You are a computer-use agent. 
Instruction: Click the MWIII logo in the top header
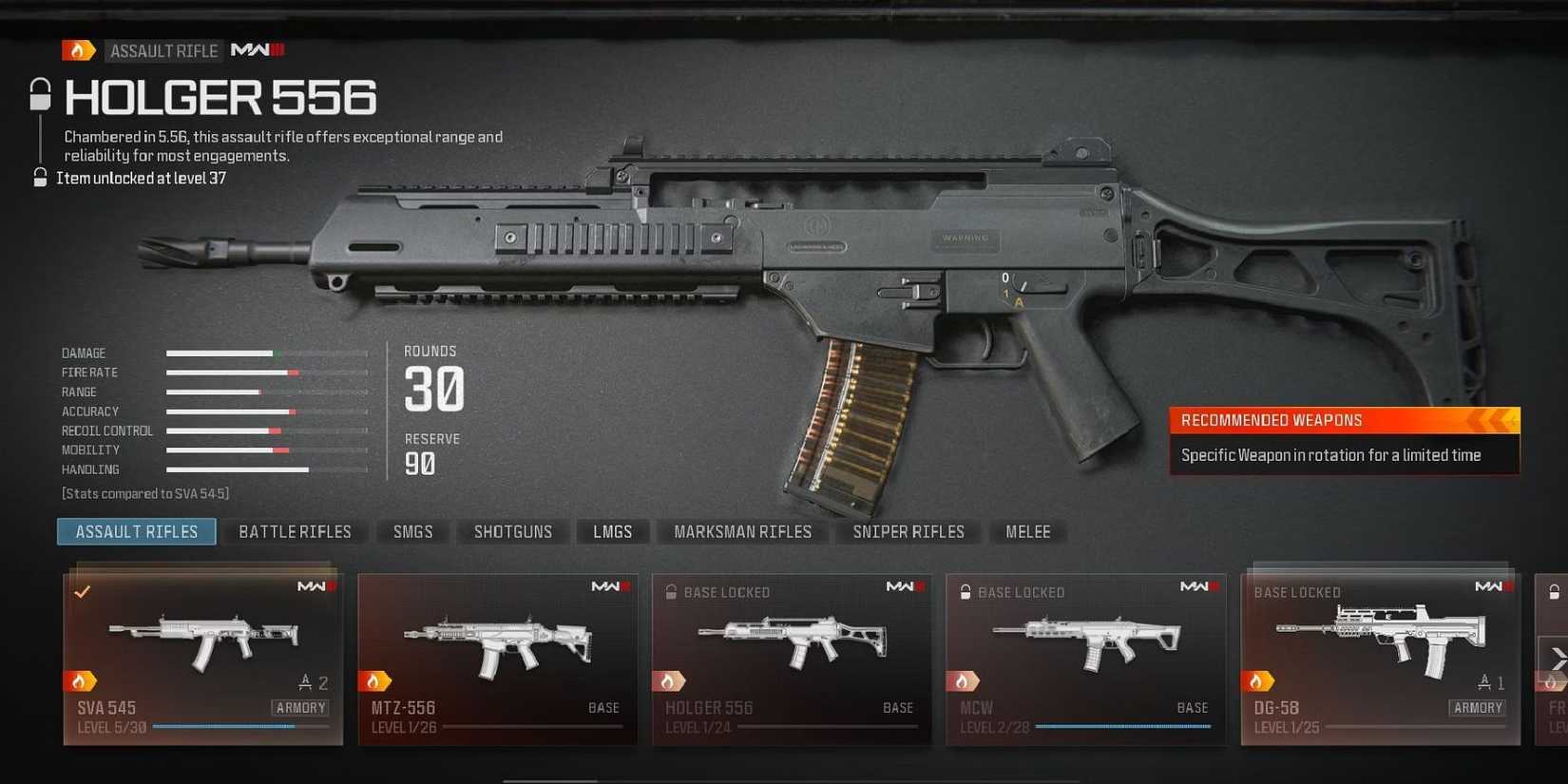[x=253, y=50]
